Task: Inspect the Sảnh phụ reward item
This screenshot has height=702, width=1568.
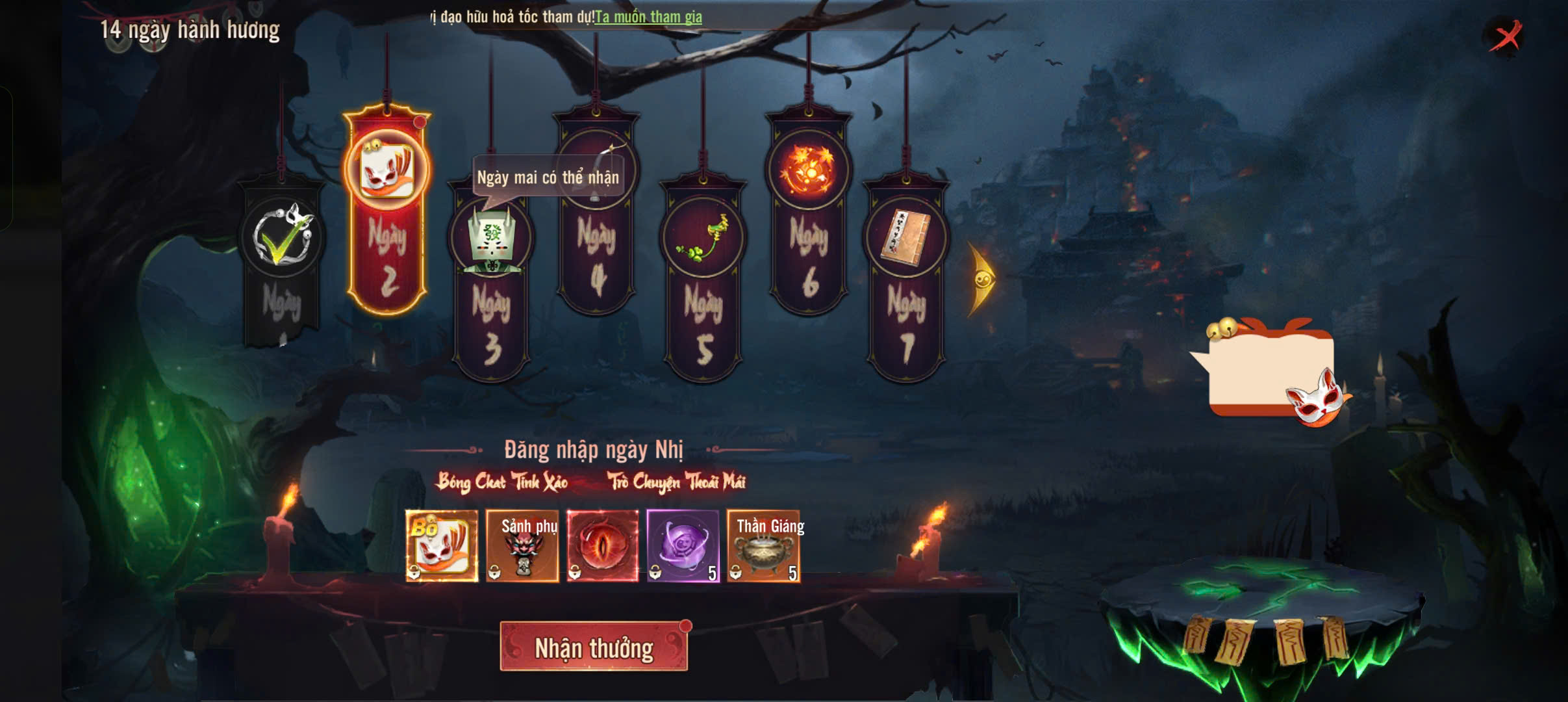Action: [x=522, y=546]
